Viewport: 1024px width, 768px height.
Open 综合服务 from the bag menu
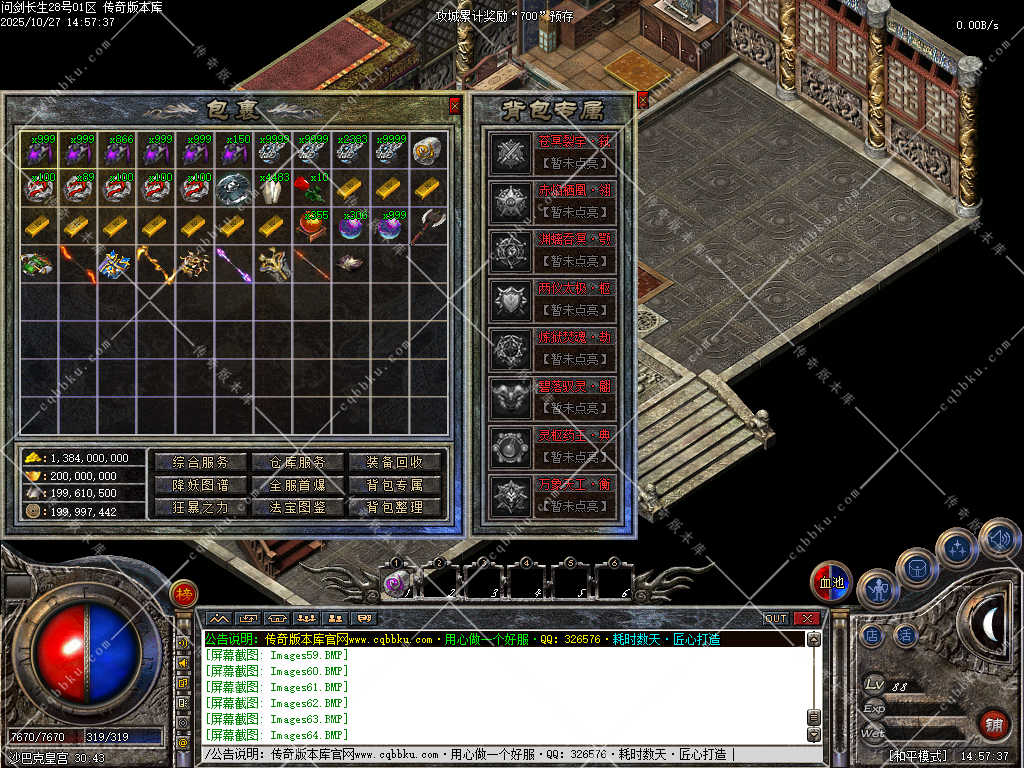(x=201, y=462)
